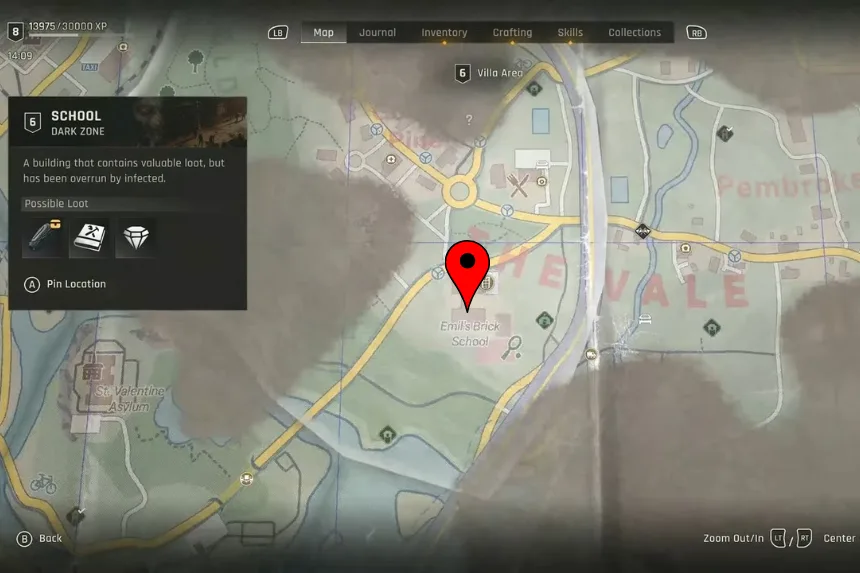This screenshot has width=860, height=573.
Task: Open the Inventory tab
Action: [x=444, y=32]
